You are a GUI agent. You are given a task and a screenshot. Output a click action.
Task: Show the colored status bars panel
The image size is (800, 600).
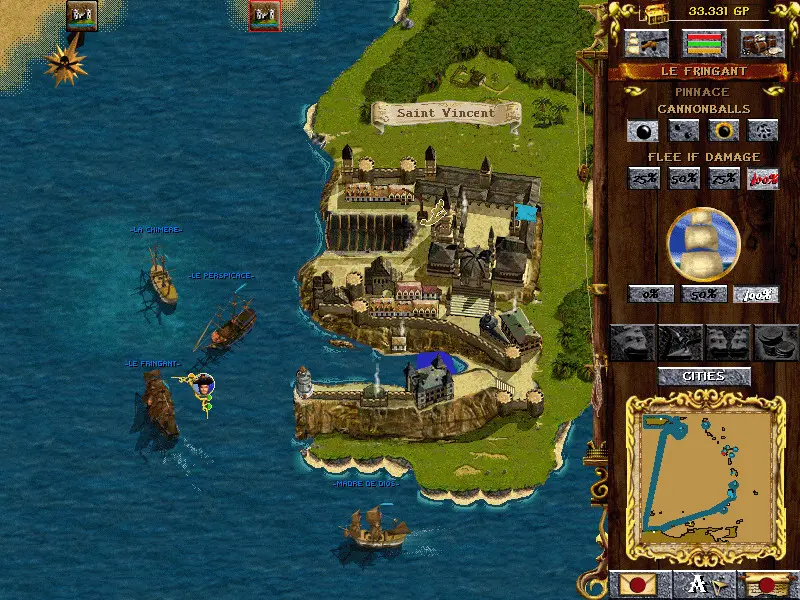point(704,43)
